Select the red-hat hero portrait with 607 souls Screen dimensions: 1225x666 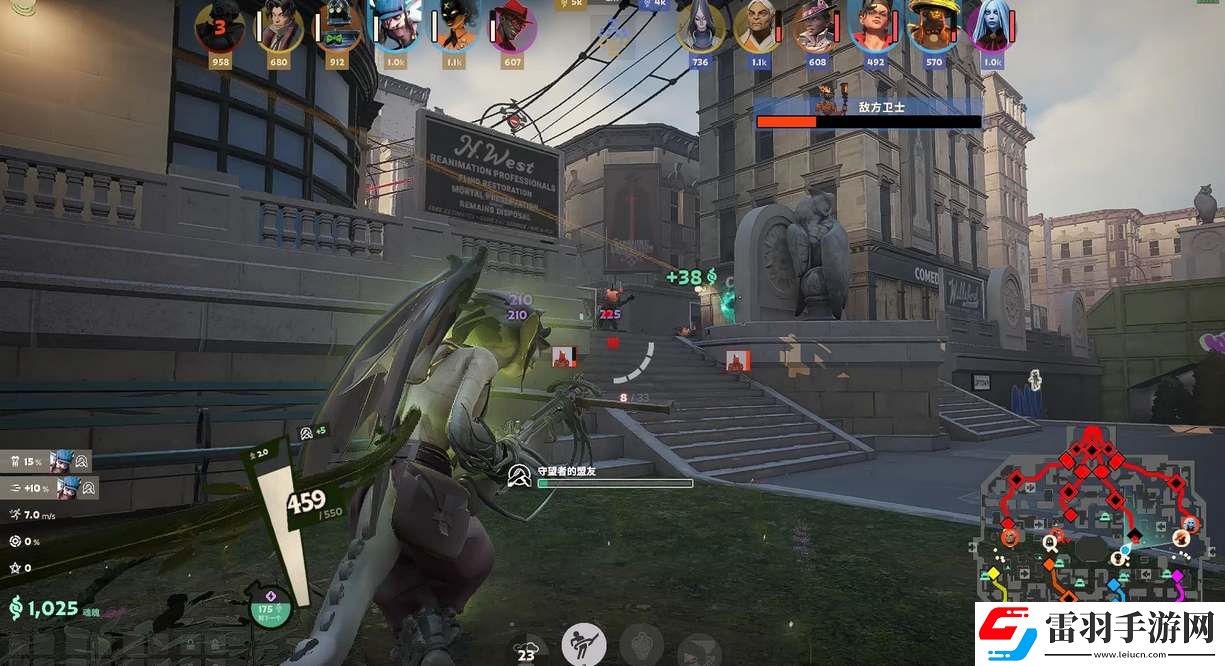(513, 27)
